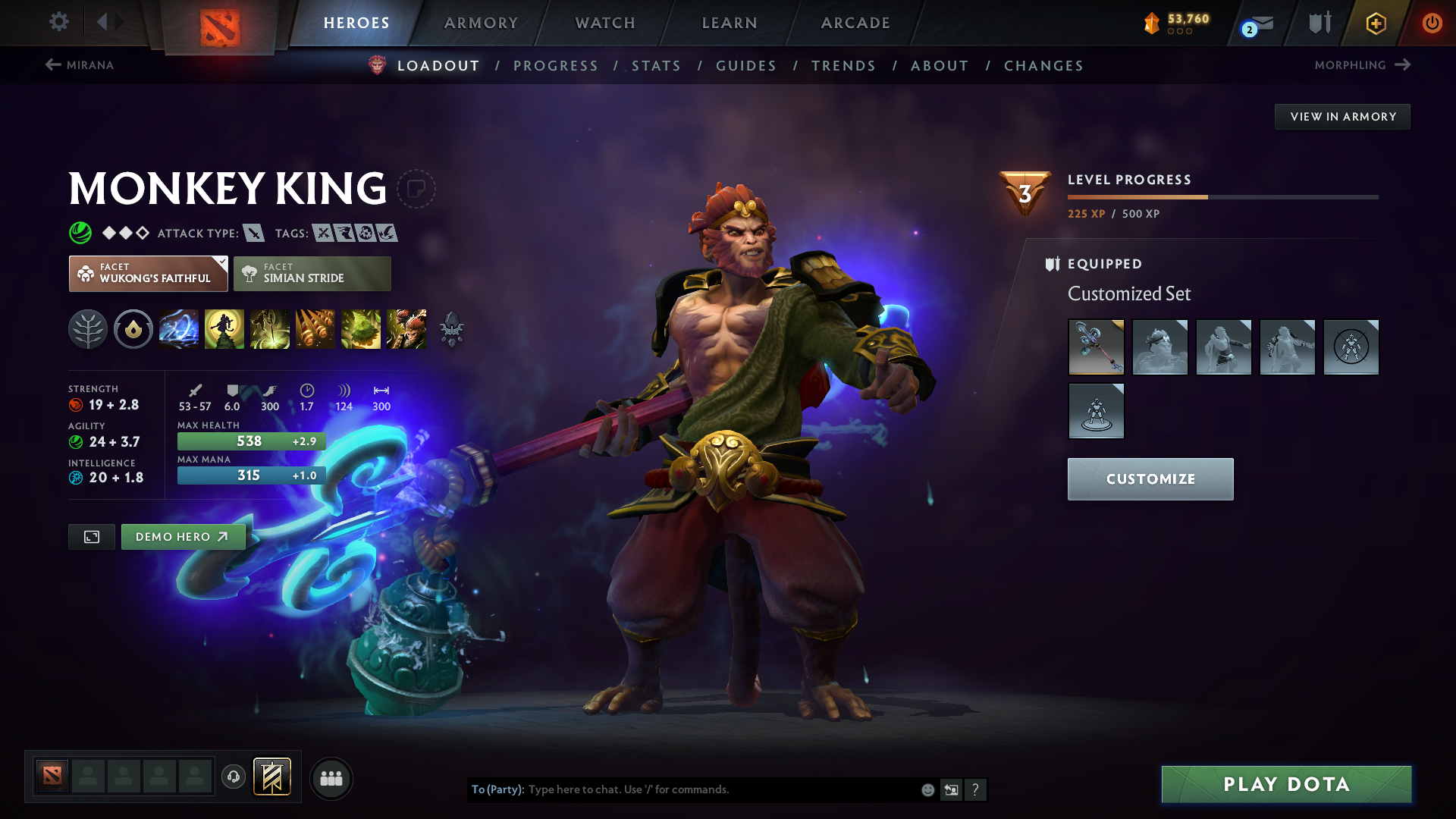
Task: View the Tree Dance ability icon
Action: click(224, 329)
